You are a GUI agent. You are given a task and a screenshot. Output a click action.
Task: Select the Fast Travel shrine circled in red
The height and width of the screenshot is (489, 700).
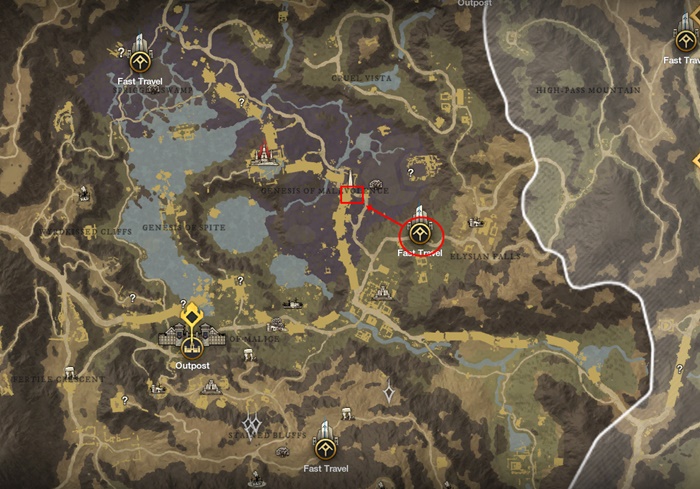point(421,234)
